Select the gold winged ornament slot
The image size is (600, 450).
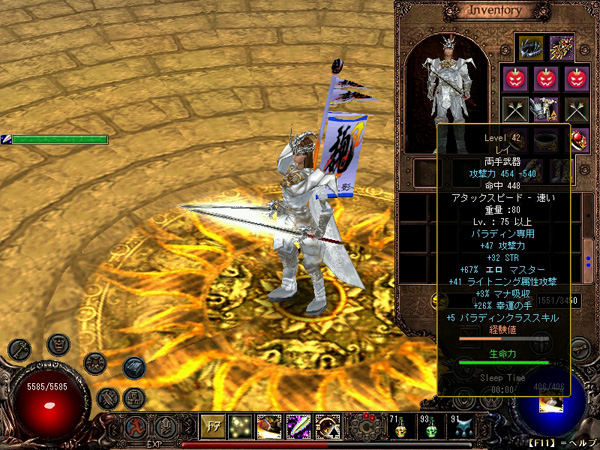(x=560, y=47)
